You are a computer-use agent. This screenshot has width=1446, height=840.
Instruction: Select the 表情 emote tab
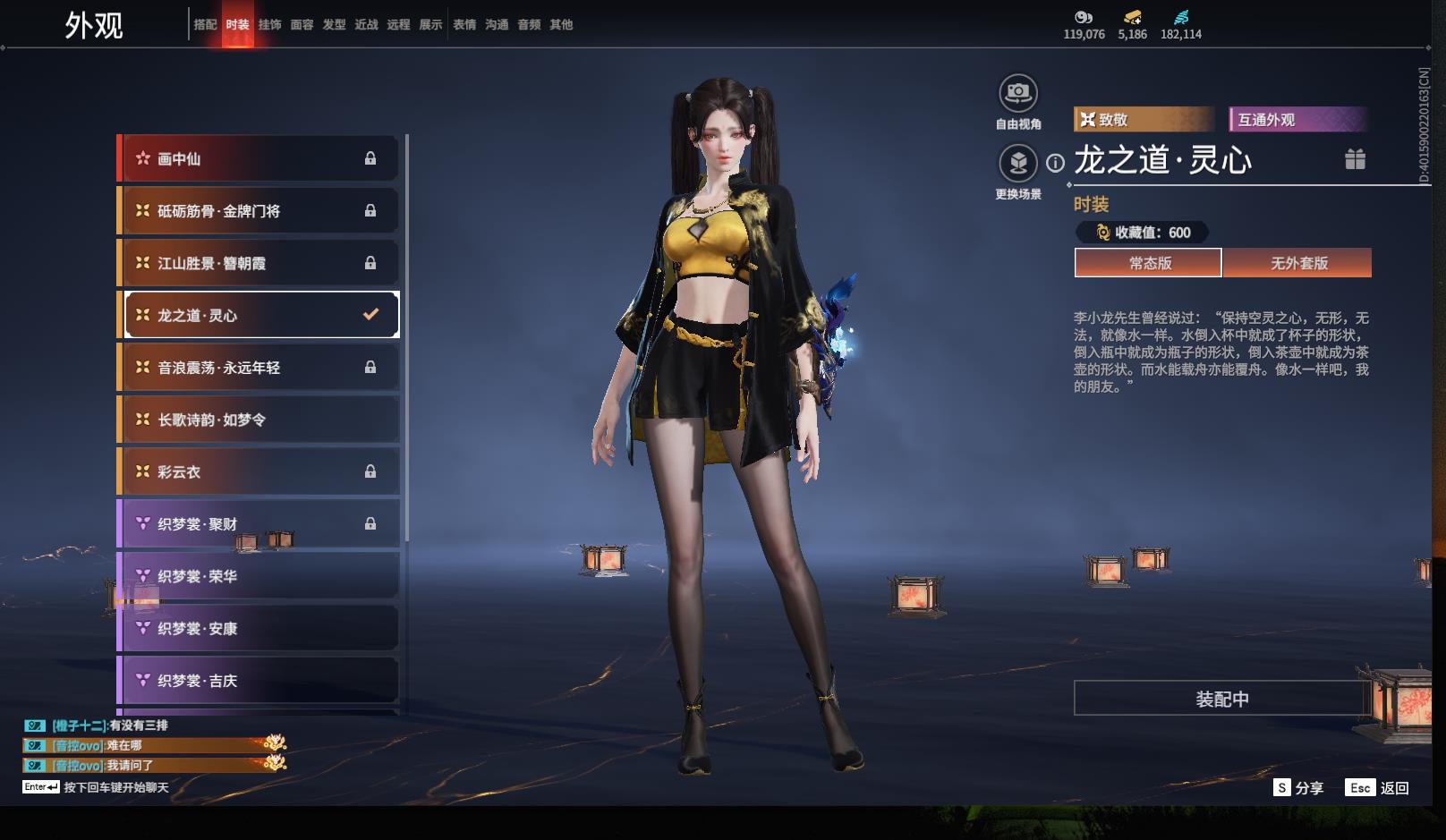464,25
